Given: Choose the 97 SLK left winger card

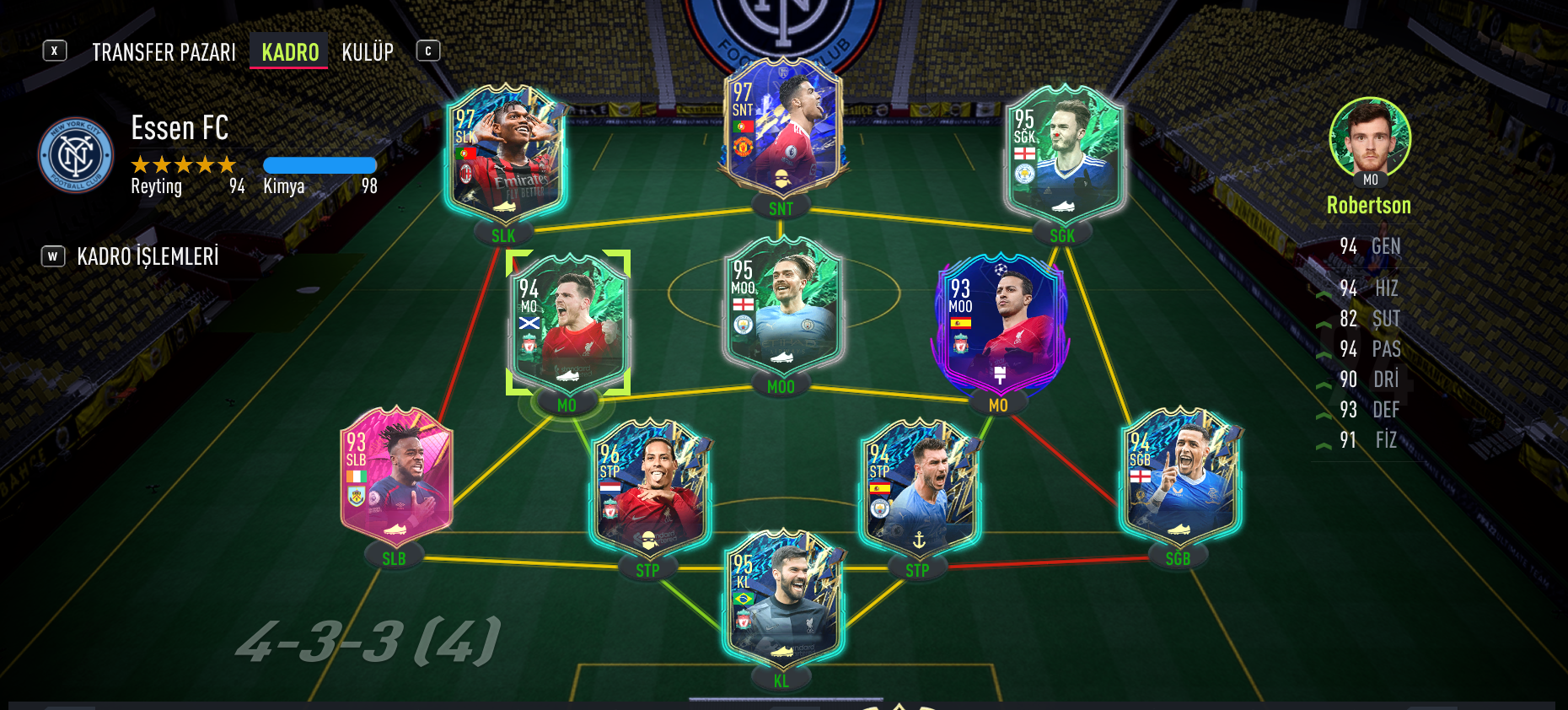Looking at the screenshot, I should click(x=505, y=157).
